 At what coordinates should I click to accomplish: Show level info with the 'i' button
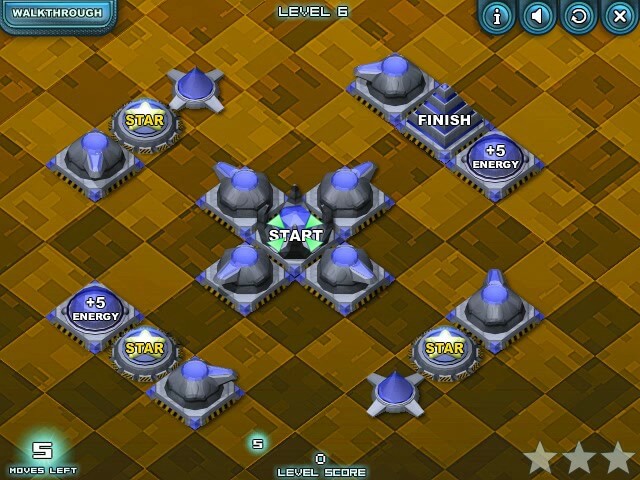coord(497,16)
